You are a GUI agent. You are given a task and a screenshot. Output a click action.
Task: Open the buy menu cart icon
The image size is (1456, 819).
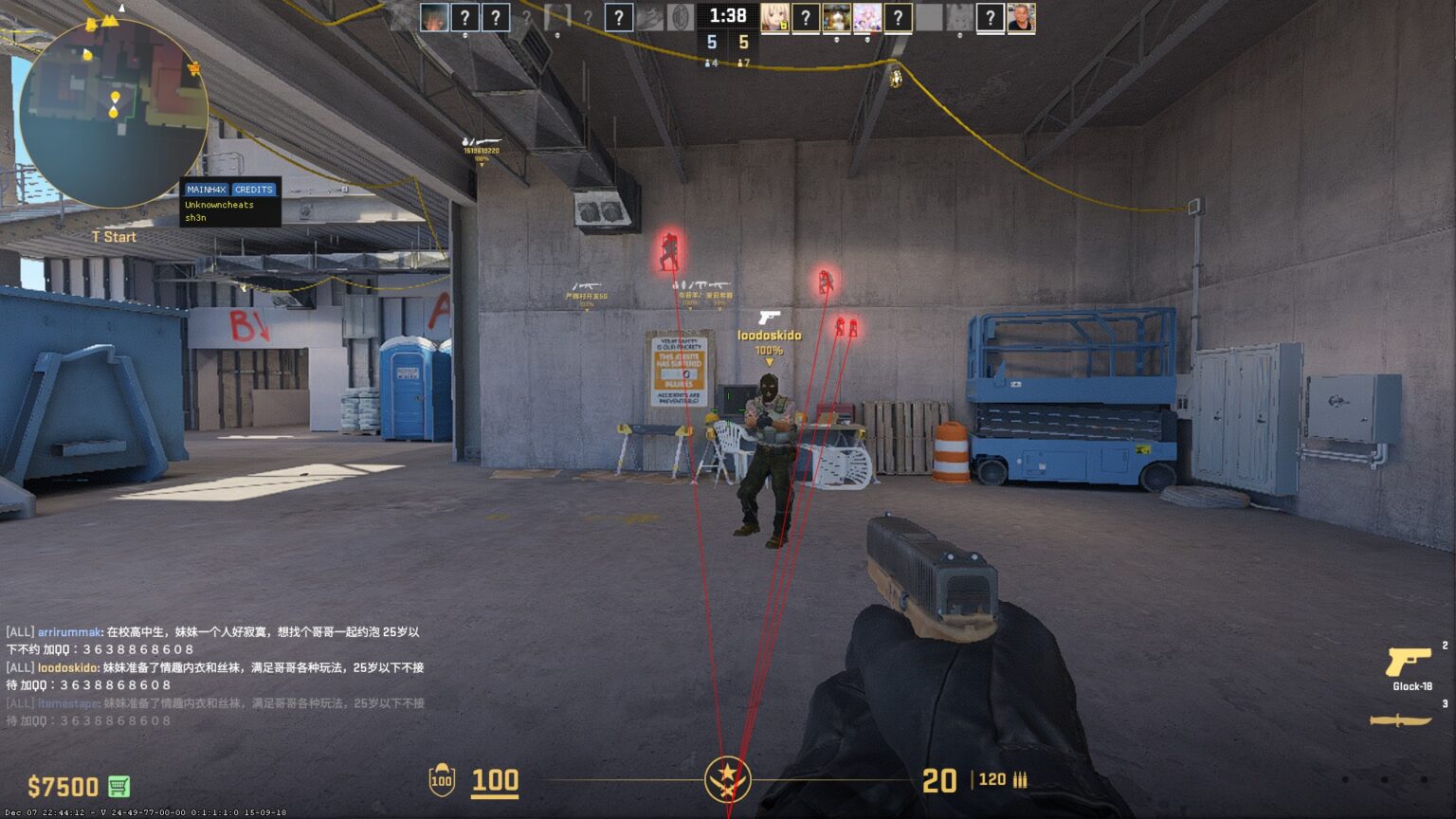(x=118, y=786)
